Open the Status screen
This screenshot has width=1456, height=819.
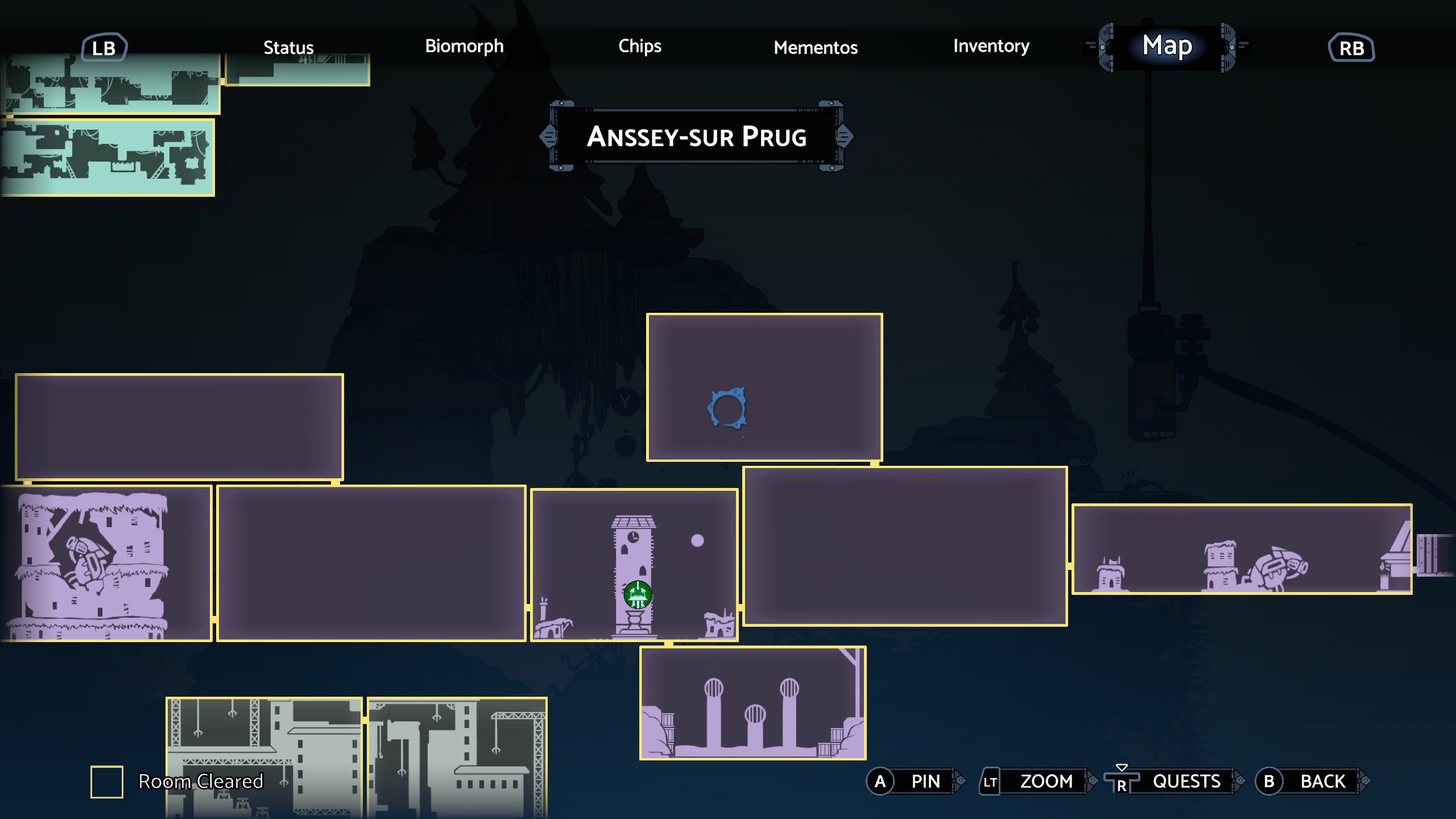tap(288, 47)
